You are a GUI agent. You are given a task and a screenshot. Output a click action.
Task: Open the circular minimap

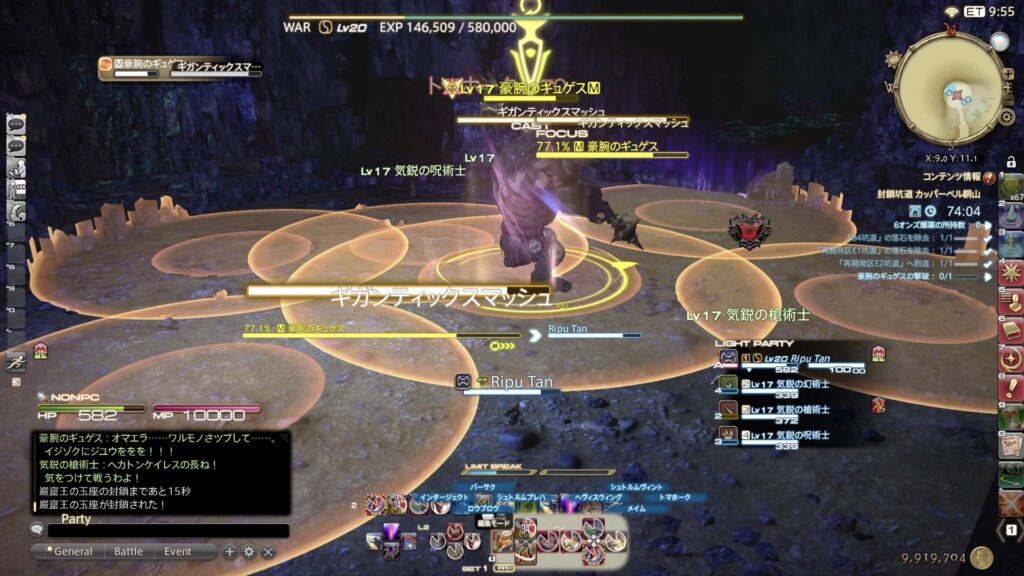click(948, 89)
